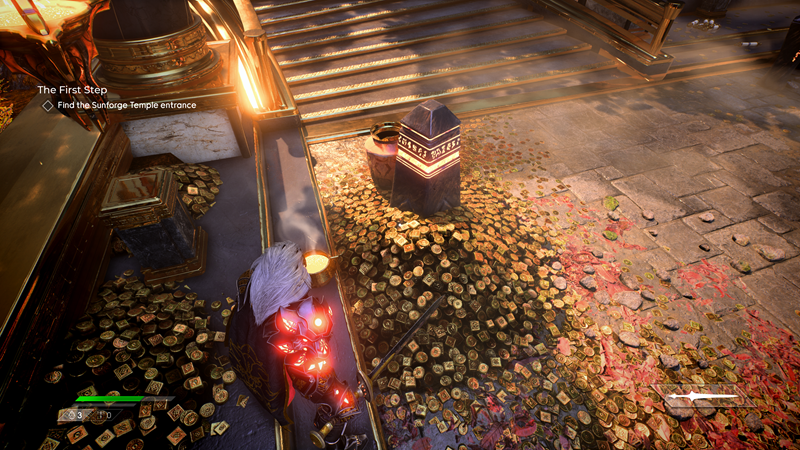This screenshot has width=800, height=450.
Task: Click the healing item counter showing 3
Action: tap(76, 414)
